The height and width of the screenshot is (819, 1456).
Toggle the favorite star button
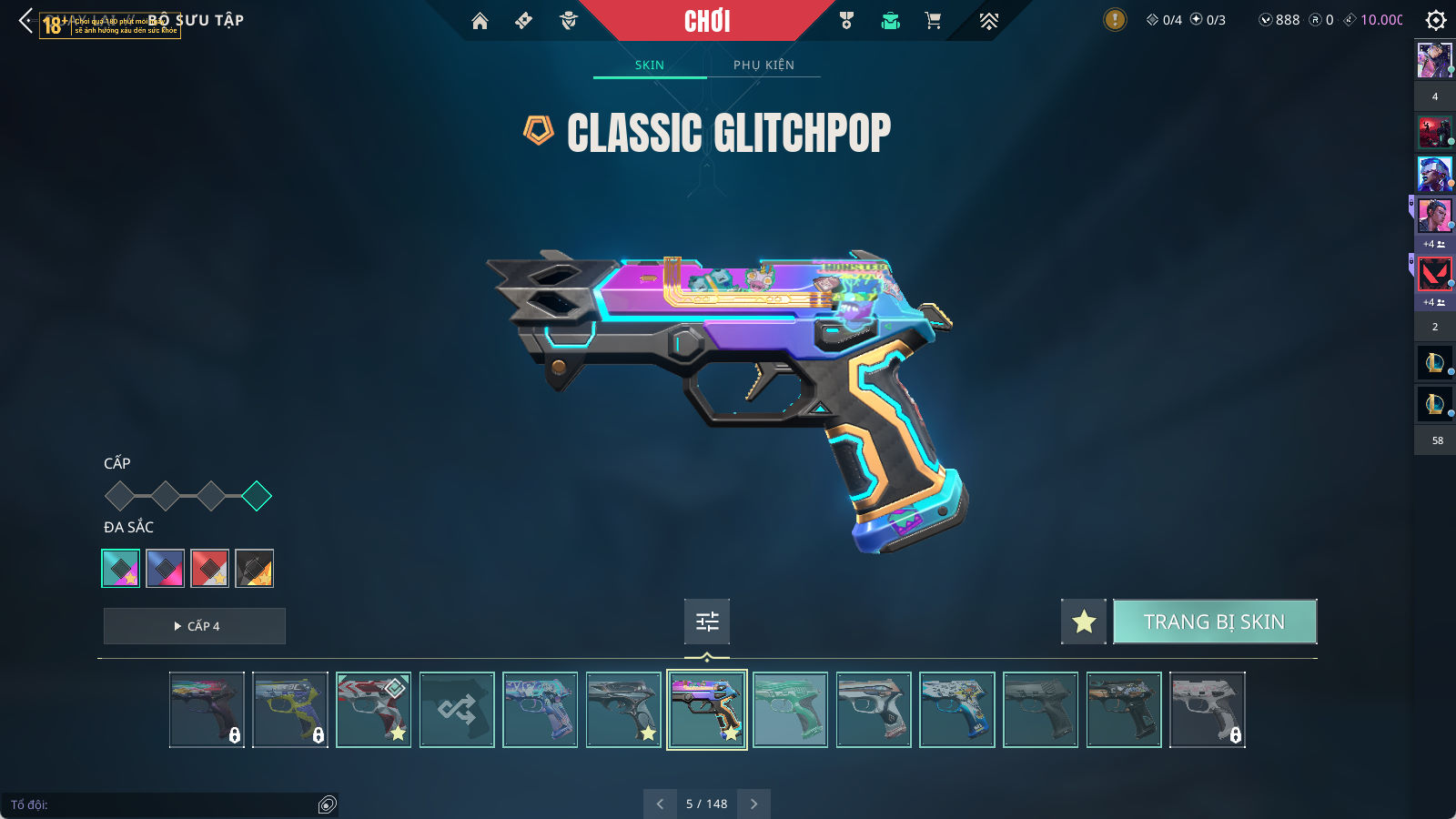(x=1084, y=622)
